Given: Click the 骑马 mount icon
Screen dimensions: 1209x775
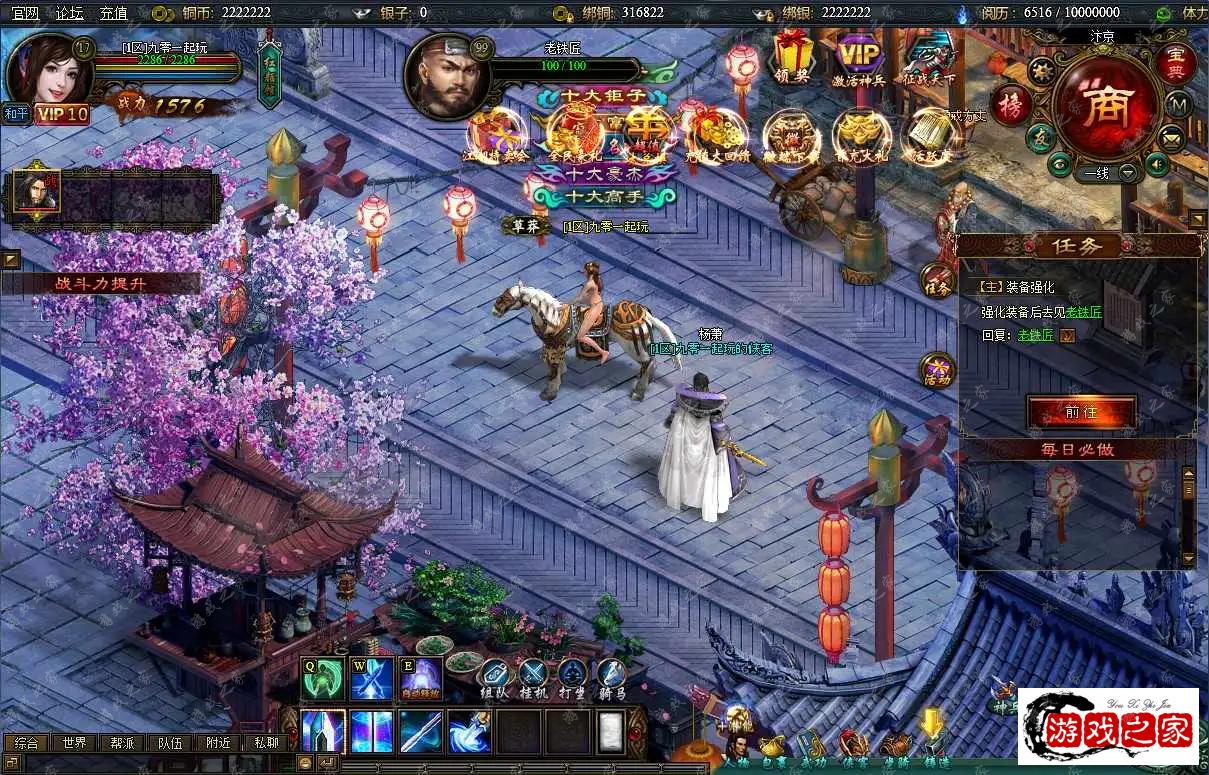Looking at the screenshot, I should click(611, 680).
